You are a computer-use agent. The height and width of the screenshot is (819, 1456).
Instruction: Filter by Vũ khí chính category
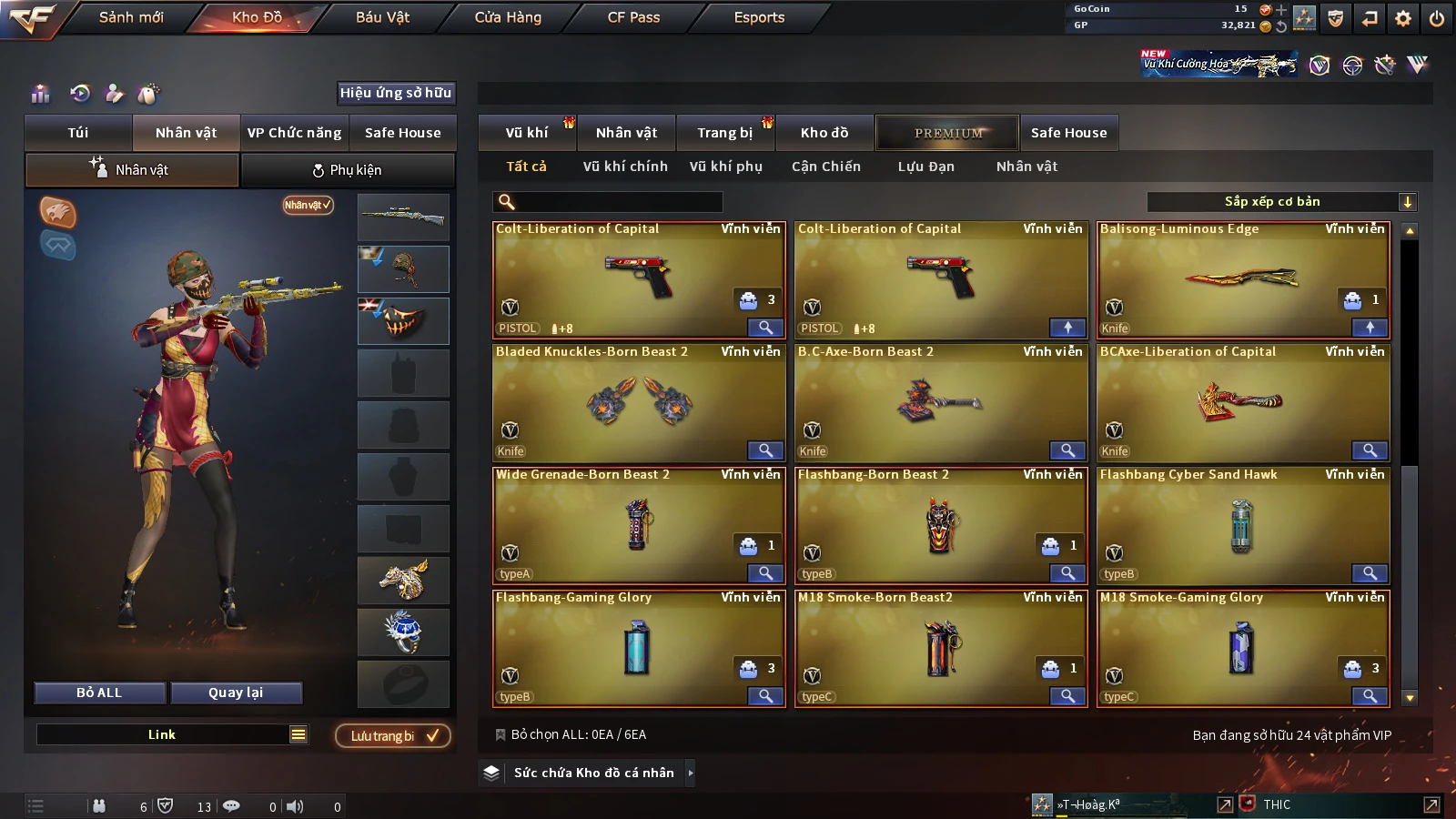(x=625, y=167)
